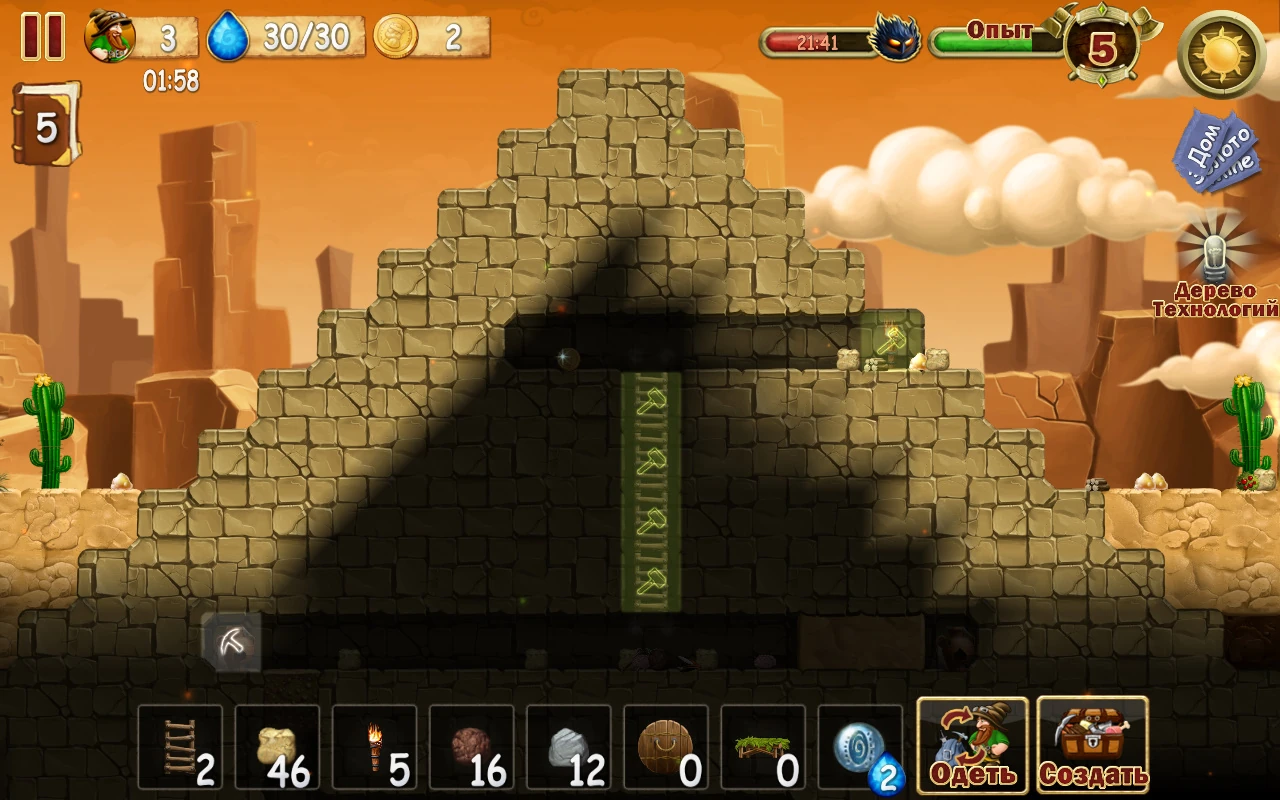Choose the torch hotbar slot

[374, 748]
